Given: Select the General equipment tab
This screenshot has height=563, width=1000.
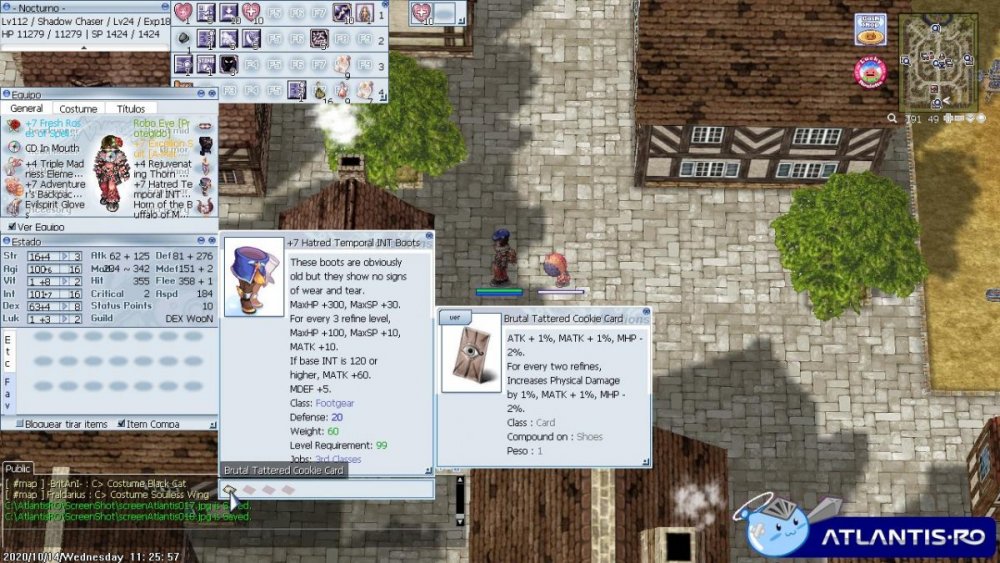Looking at the screenshot, I should pyautogui.click(x=26, y=109).
